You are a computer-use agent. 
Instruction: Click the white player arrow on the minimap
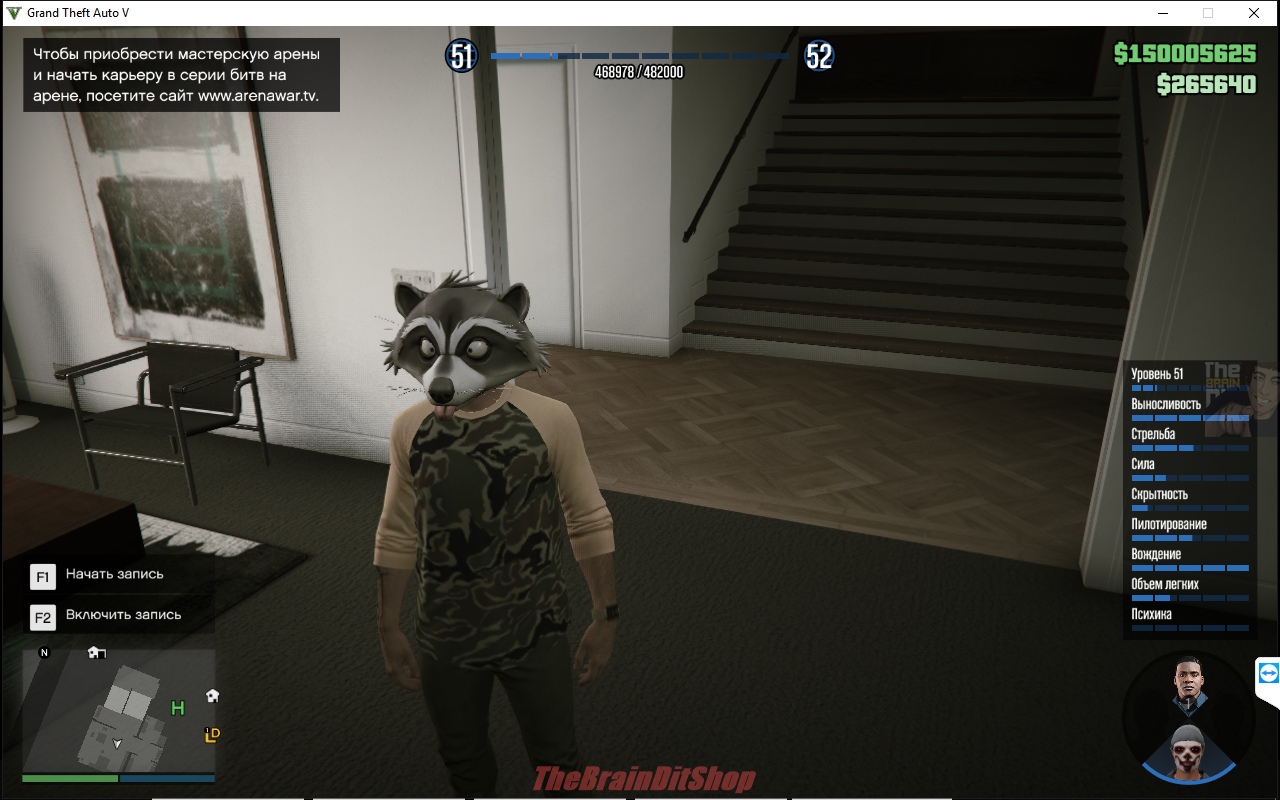[x=117, y=743]
